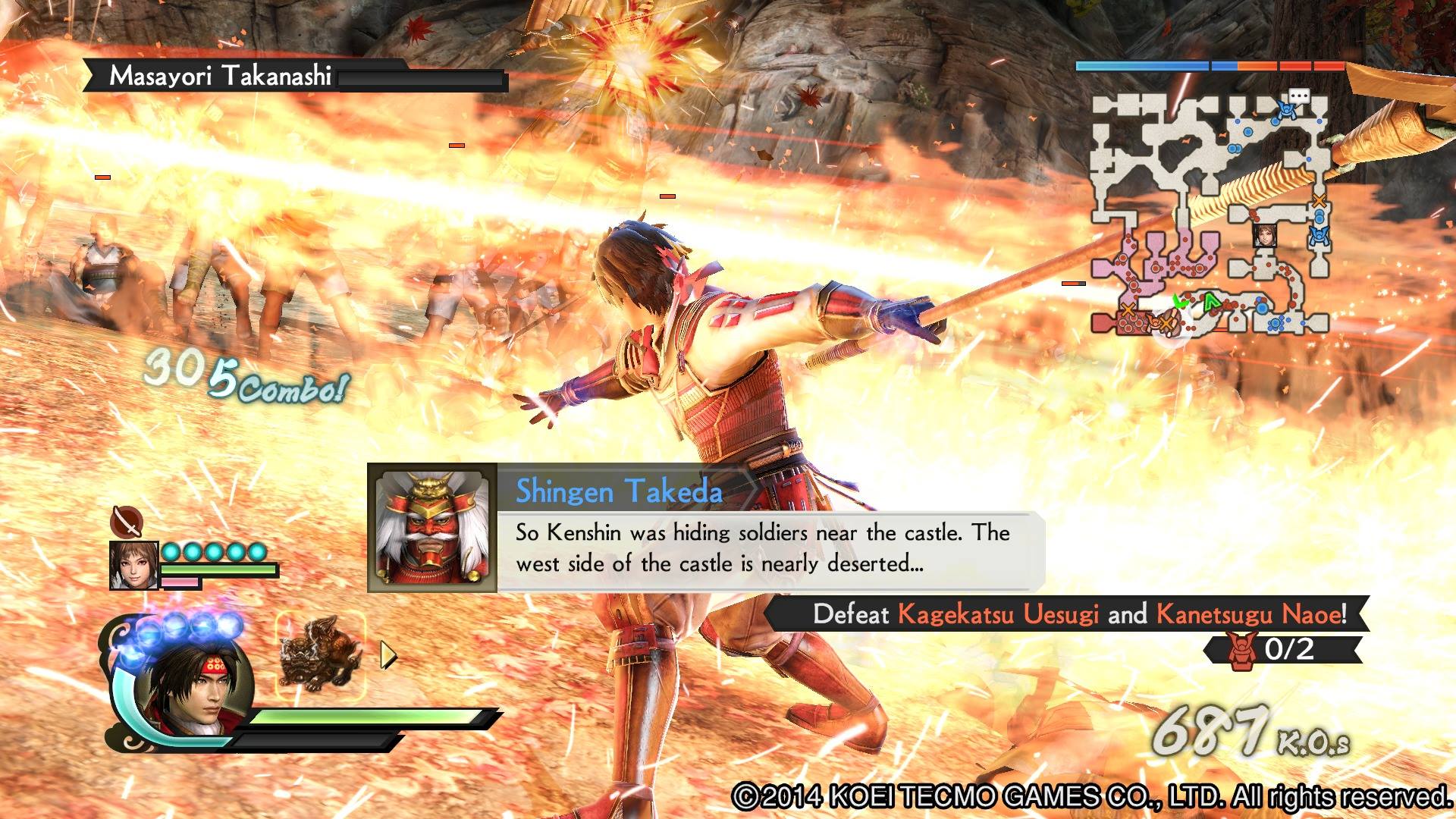Click the partner face marker on minimap
The width and height of the screenshot is (1456, 819).
point(1263,235)
